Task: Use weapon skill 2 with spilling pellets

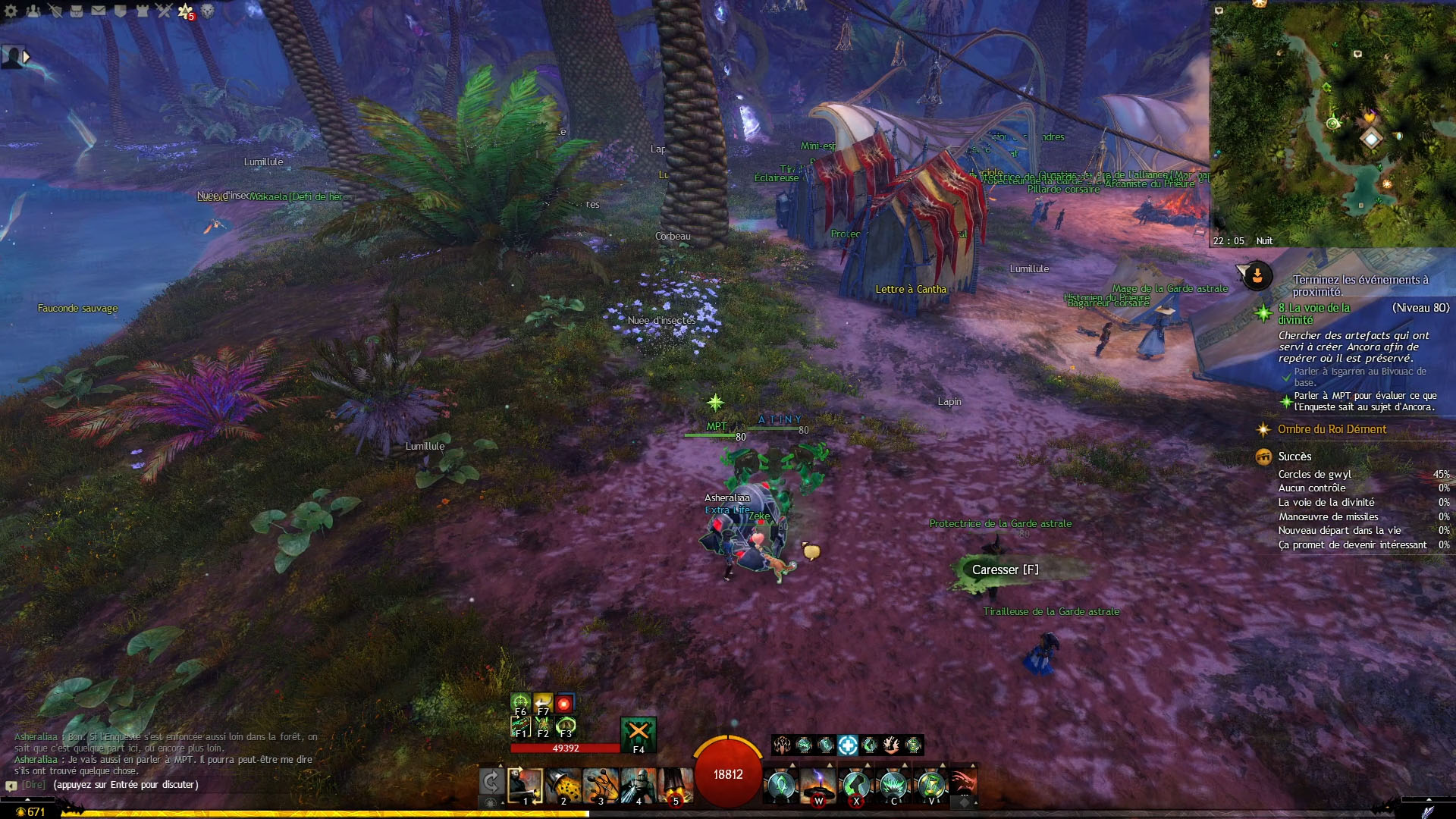Action: pos(563,785)
